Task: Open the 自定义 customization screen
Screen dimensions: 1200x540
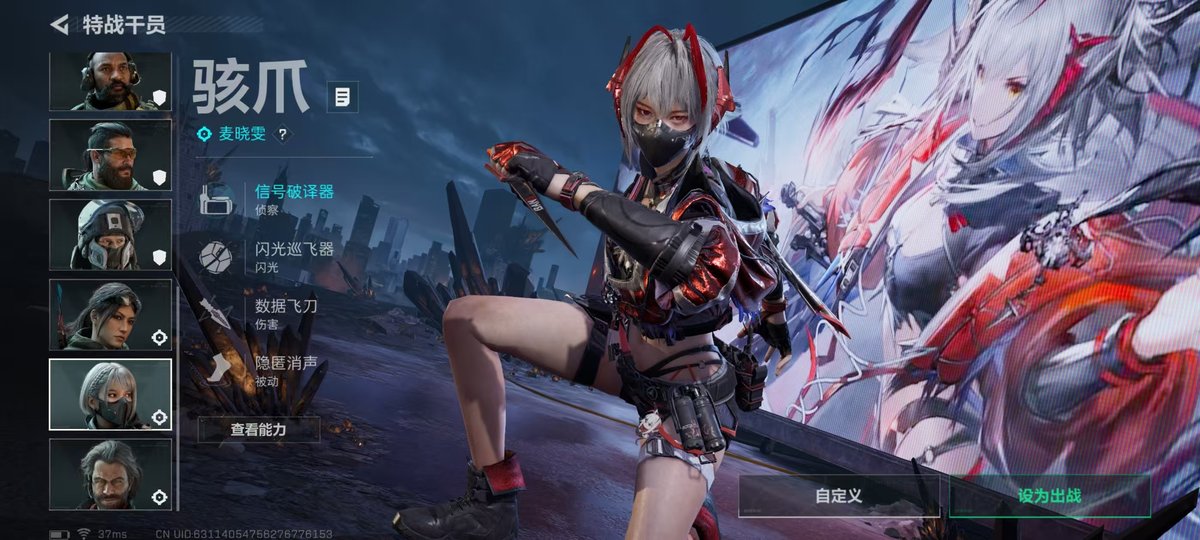Action: pyautogui.click(x=838, y=495)
